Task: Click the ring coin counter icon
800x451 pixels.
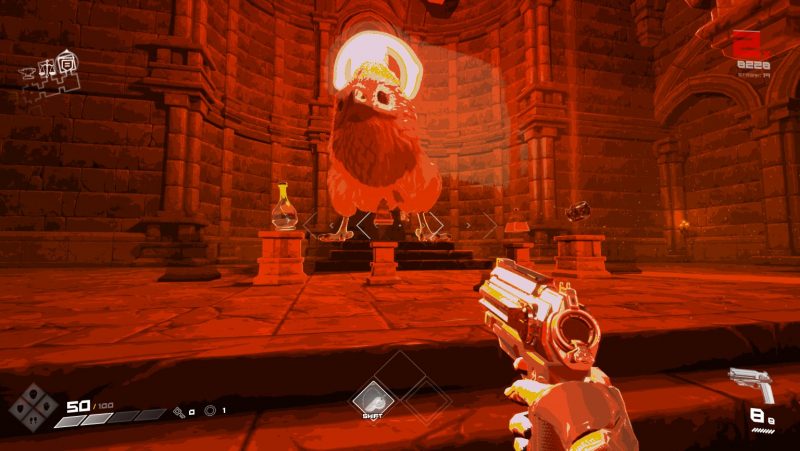Action: (210, 410)
